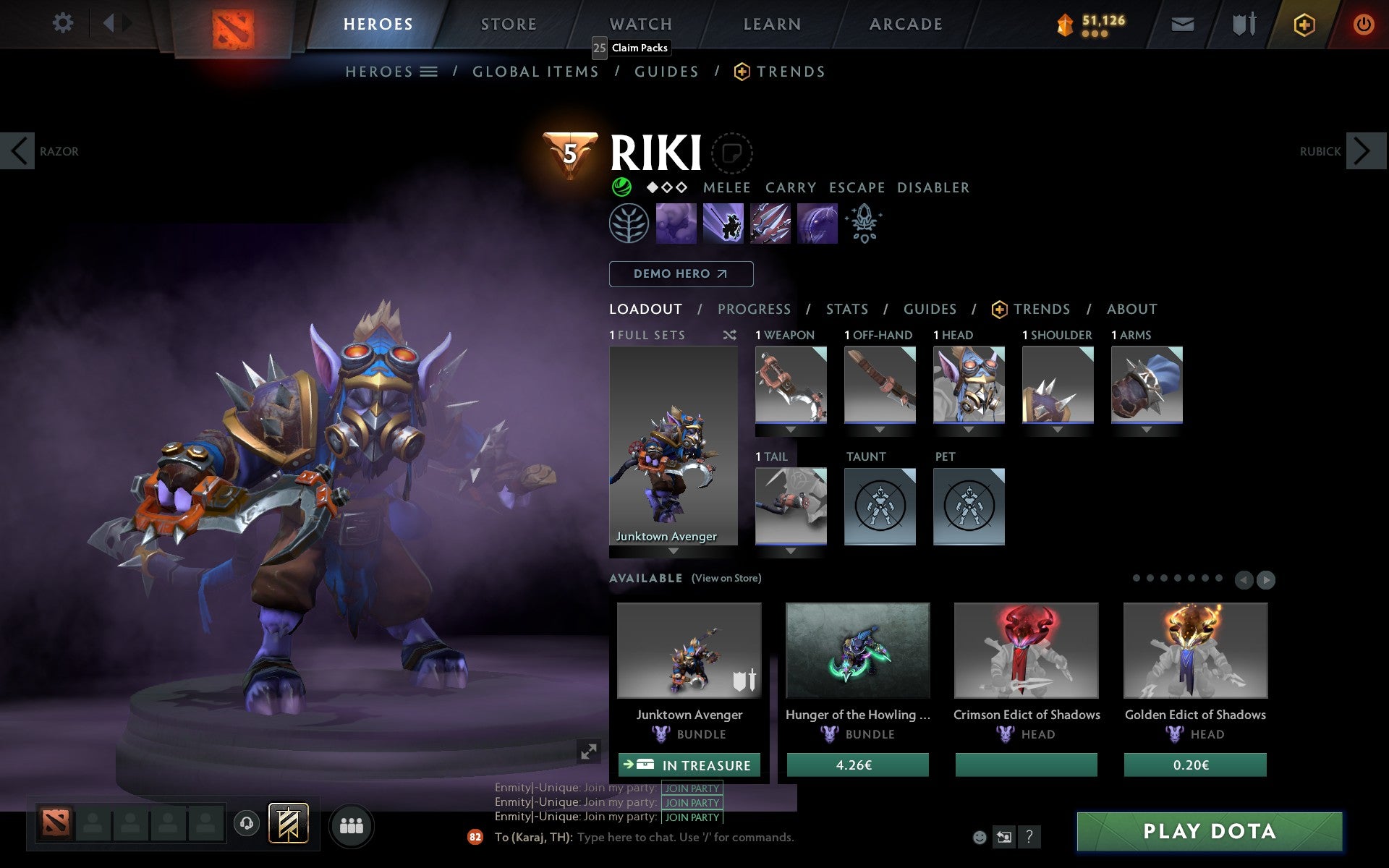The width and height of the screenshot is (1389, 868).
Task: Select Riki's Smoke Screen ability icon
Action: pos(676,224)
